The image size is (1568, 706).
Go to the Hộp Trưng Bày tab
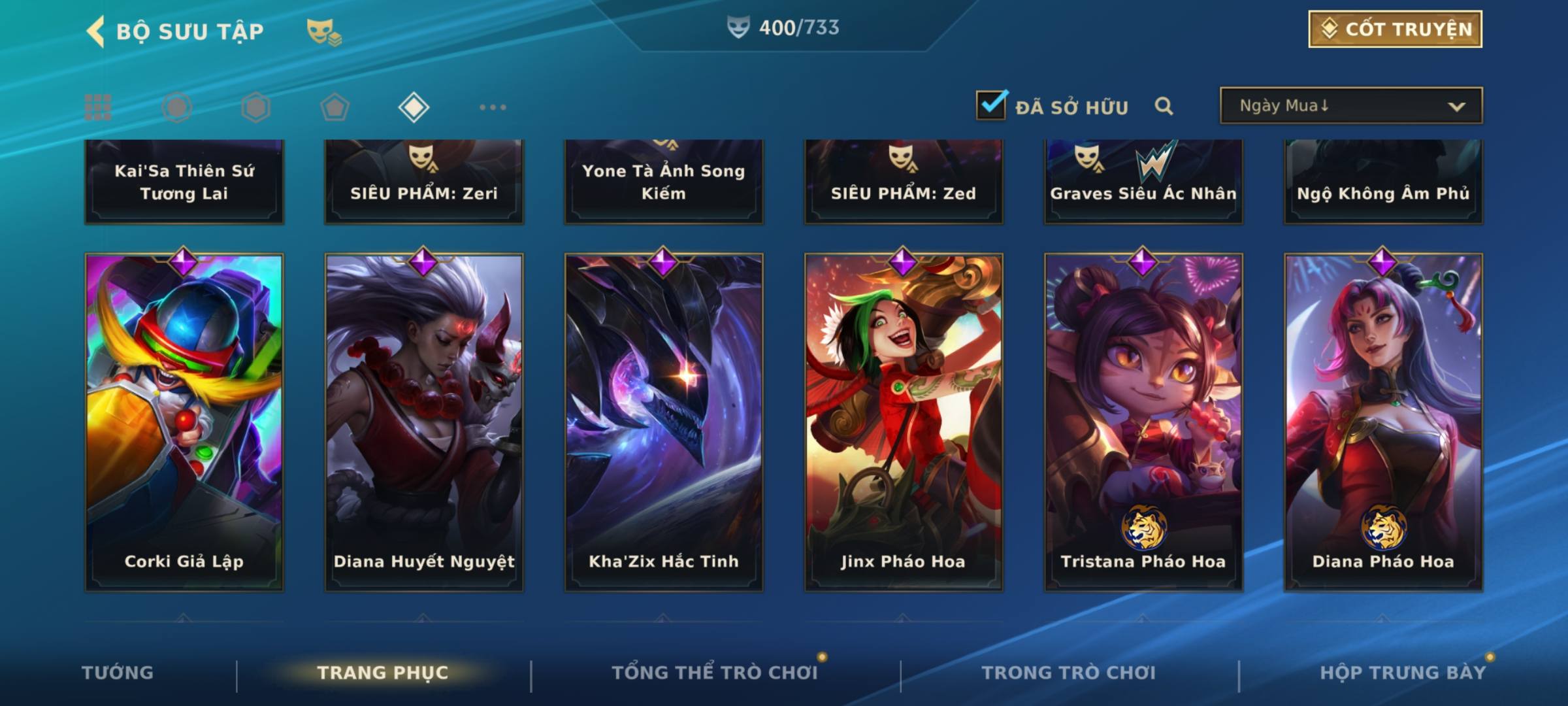coord(1403,673)
